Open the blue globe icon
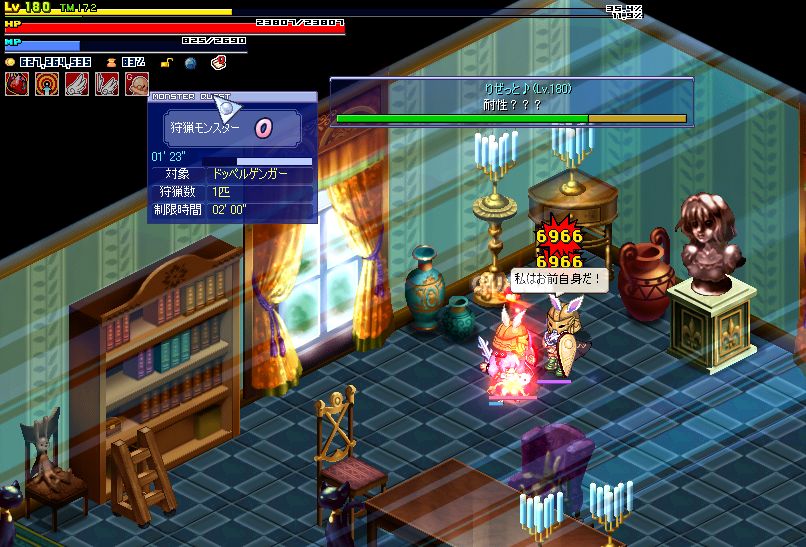Viewport: 806px width, 547px height. coord(191,62)
